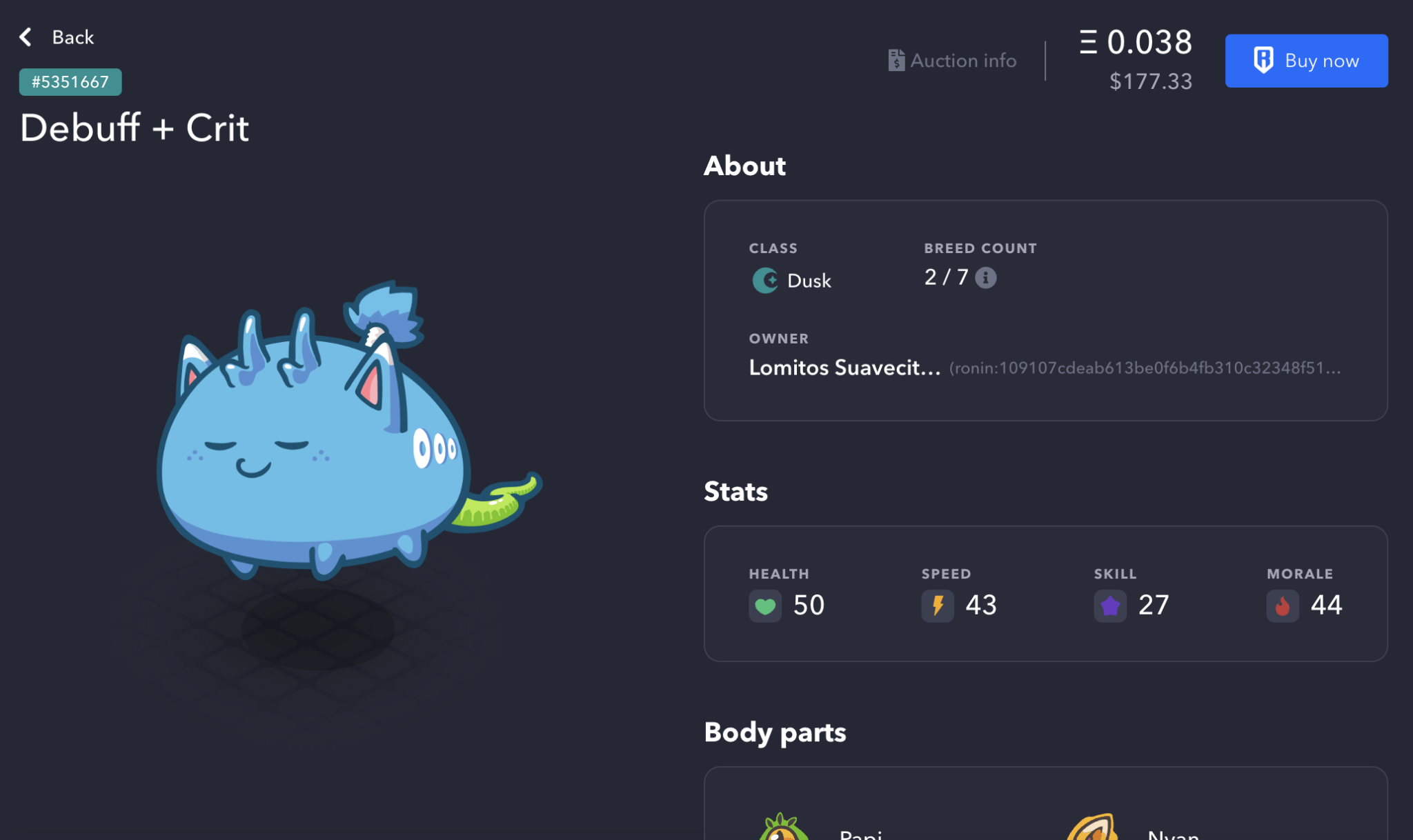Click the back chevron arrow
1413x840 pixels.
(25, 37)
